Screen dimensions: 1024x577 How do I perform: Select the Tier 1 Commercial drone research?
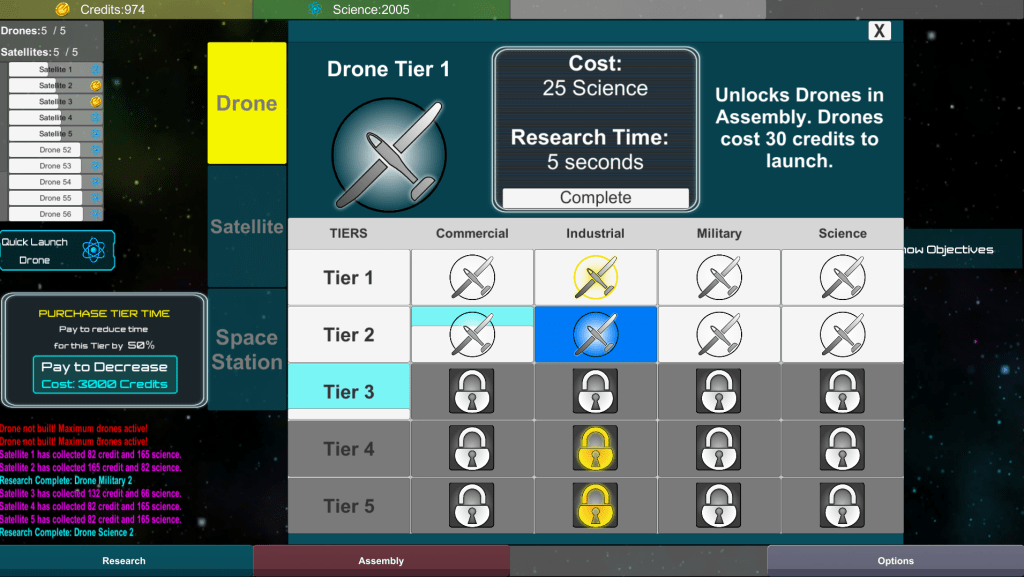tap(472, 277)
